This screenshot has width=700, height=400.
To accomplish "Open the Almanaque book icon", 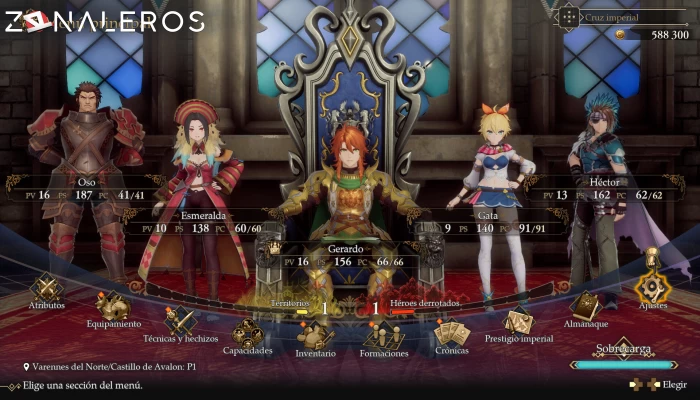I will click(x=585, y=307).
